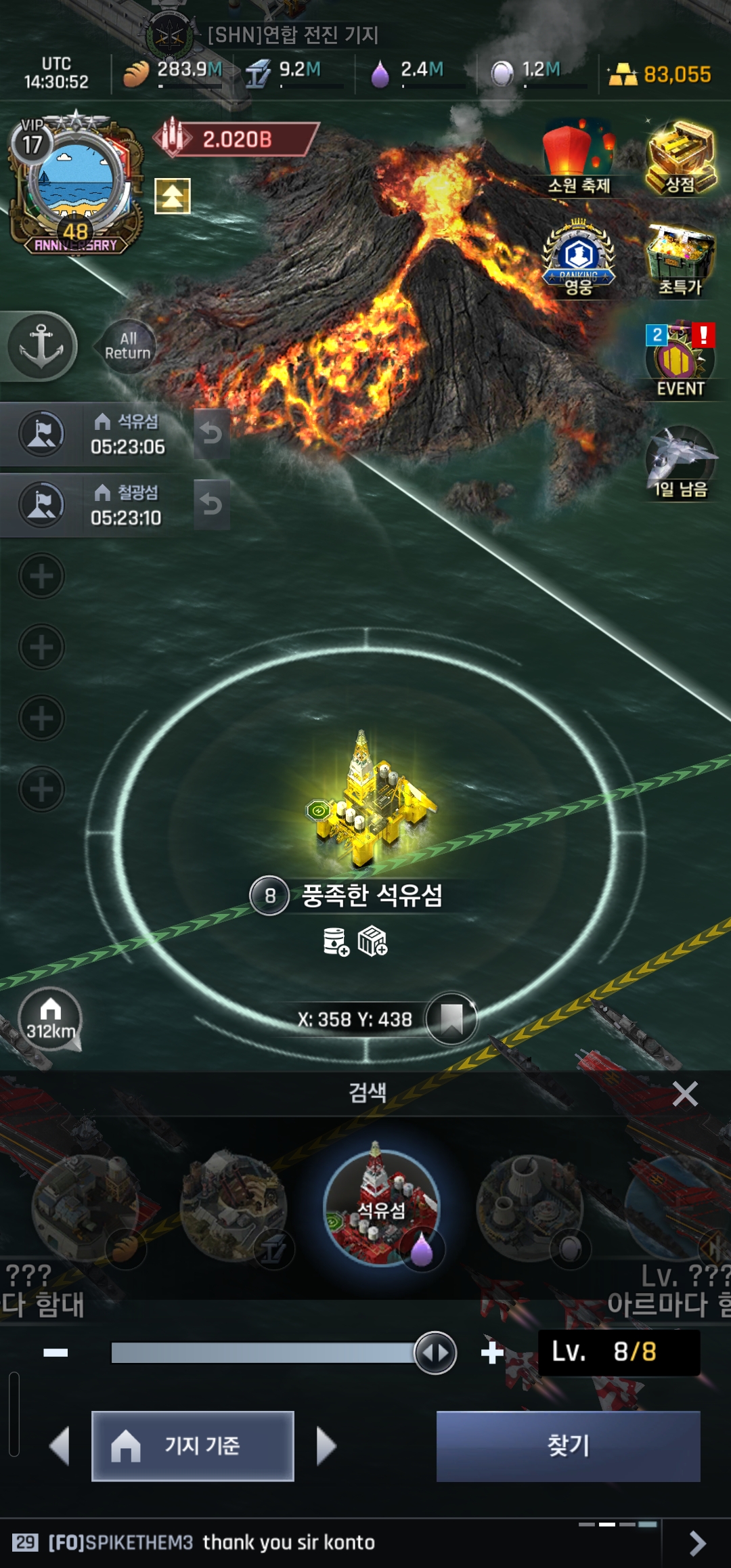Switch reference with the right arrow
Screen dimensions: 731x1568
(326, 1446)
